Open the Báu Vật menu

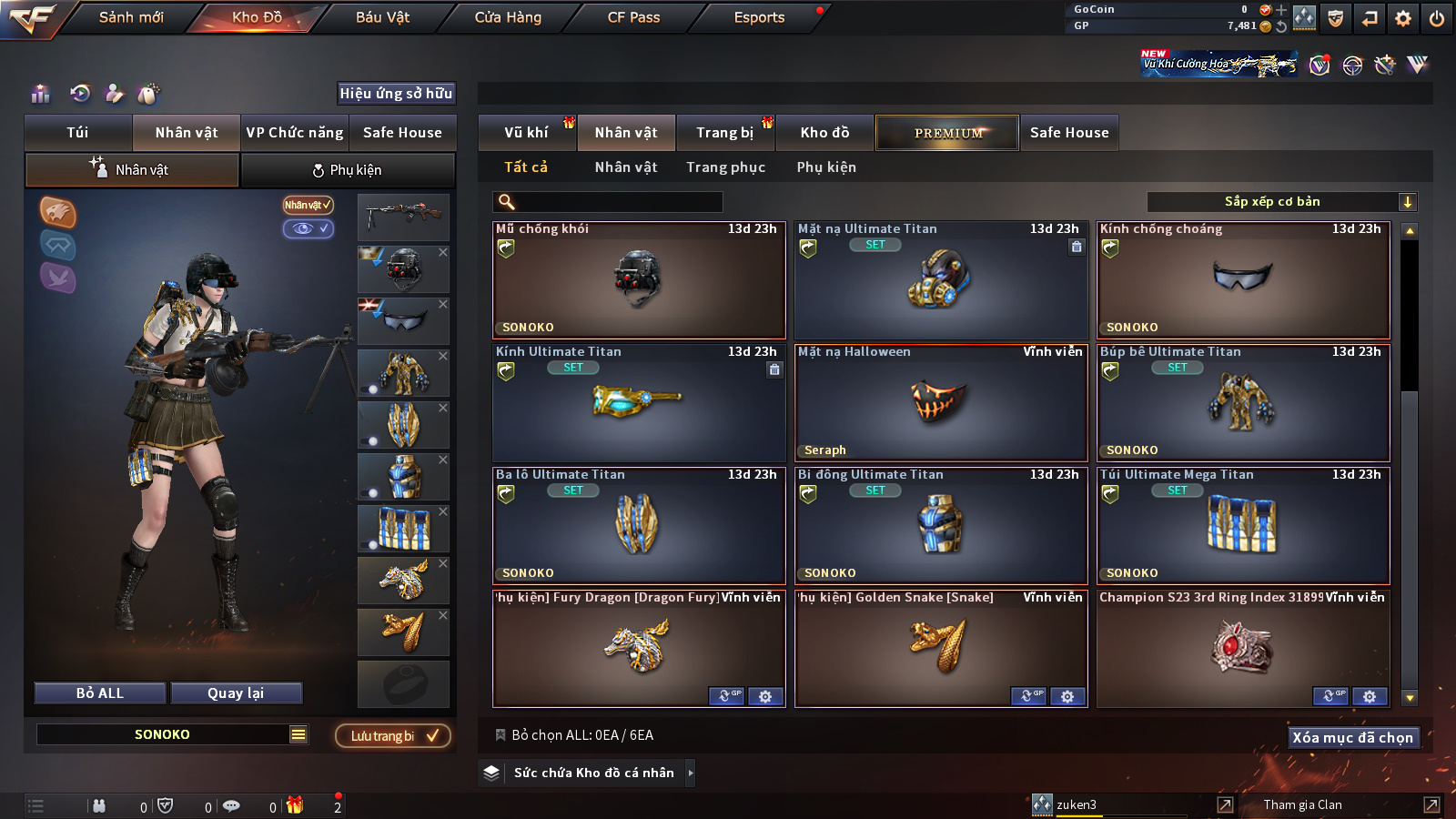click(x=382, y=17)
